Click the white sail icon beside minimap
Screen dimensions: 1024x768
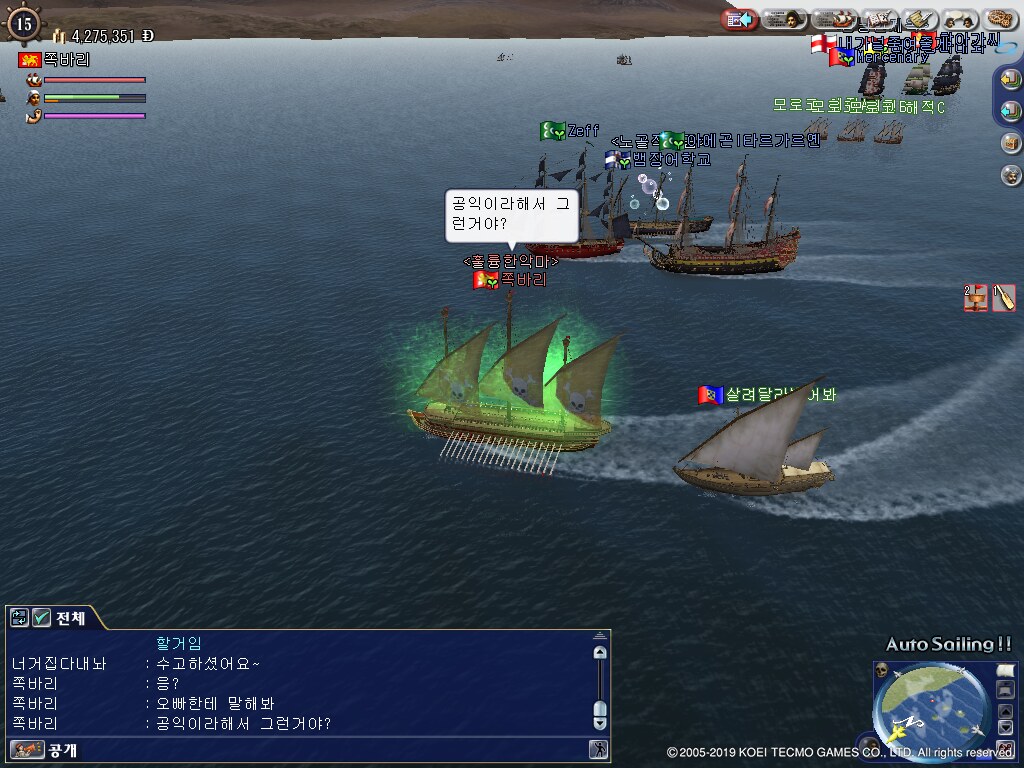(x=1005, y=669)
